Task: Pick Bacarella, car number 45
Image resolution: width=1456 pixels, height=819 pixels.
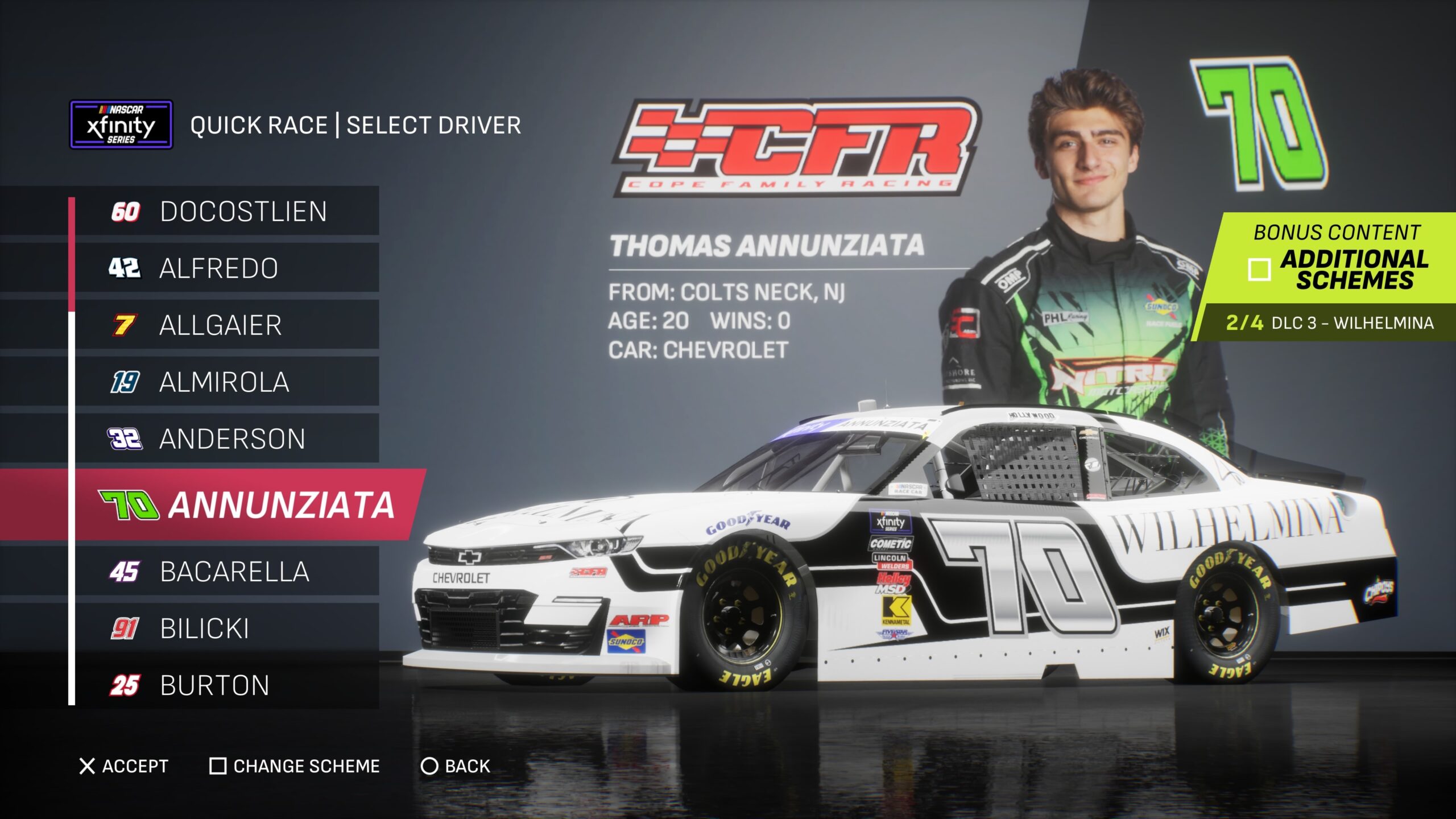Action: click(x=227, y=572)
